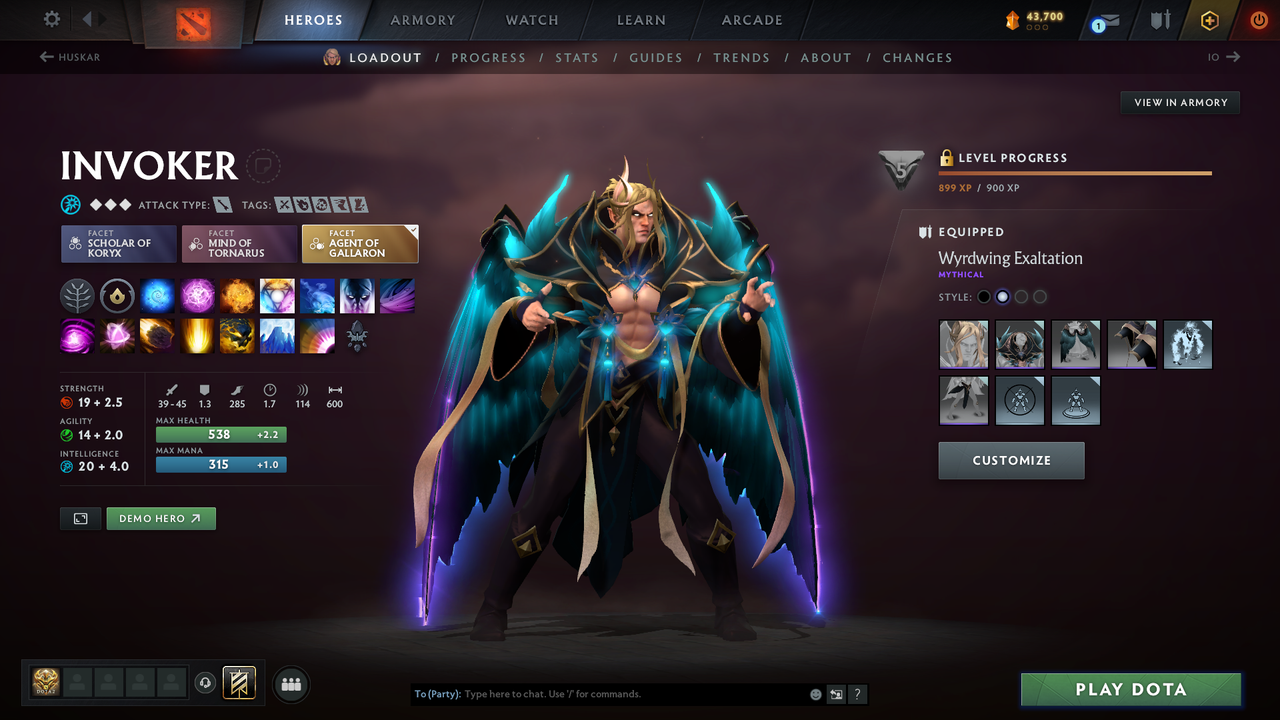1280x720 pixels.
Task: Open the chat options selector beside the chat bar
Action: click(836, 693)
